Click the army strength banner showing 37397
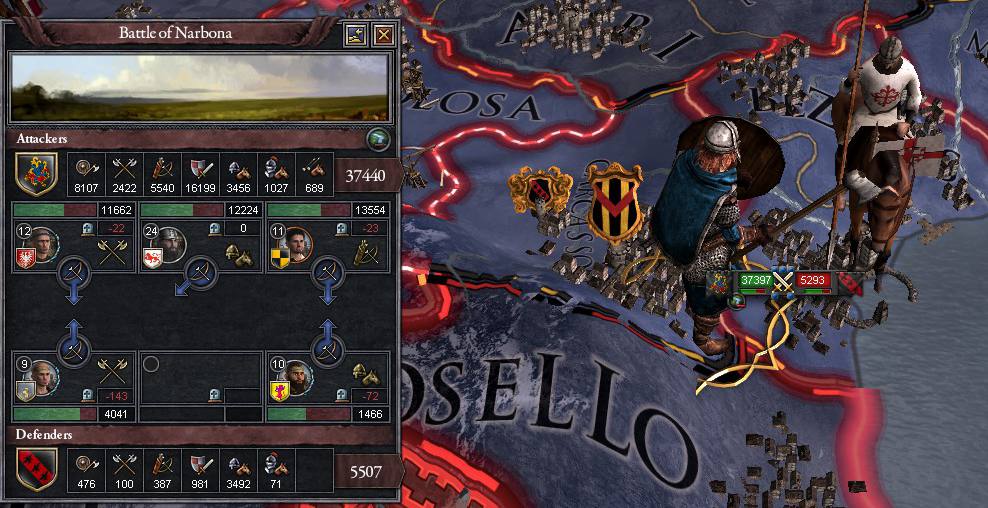Screen dimensions: 988x508 (755, 281)
